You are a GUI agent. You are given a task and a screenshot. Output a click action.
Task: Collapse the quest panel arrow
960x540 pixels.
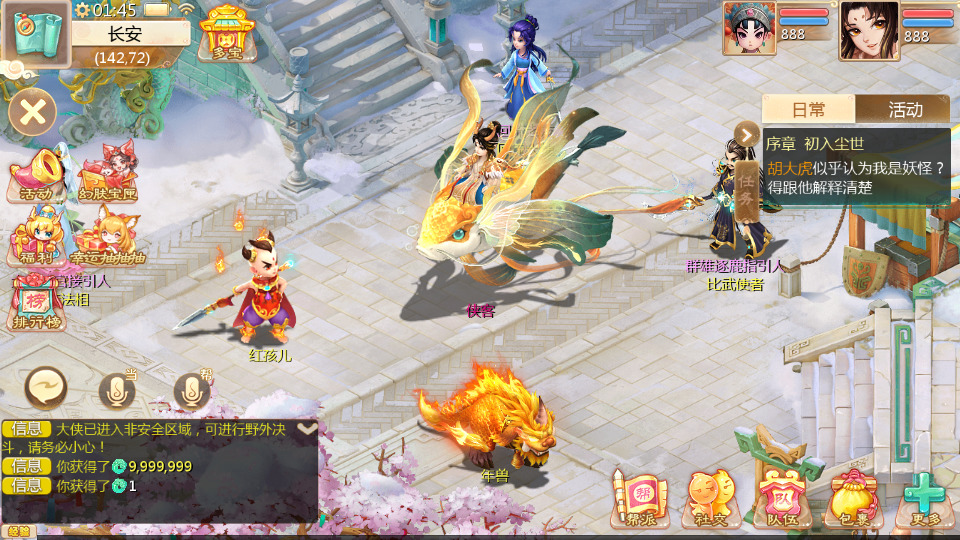[746, 134]
